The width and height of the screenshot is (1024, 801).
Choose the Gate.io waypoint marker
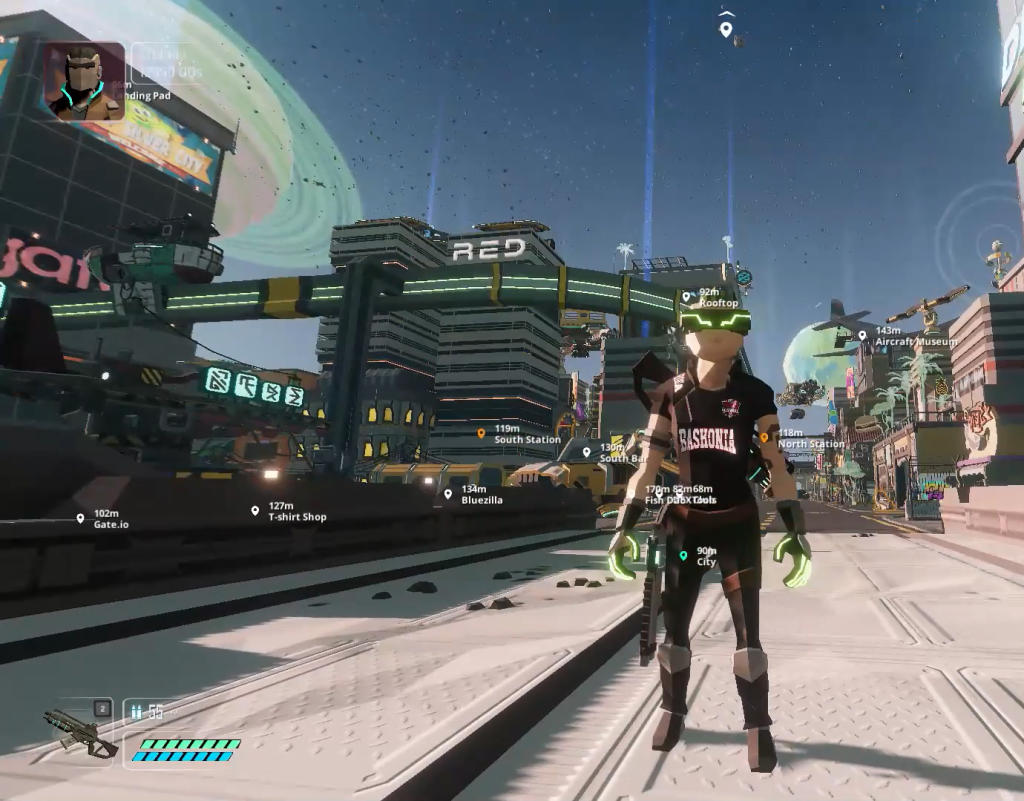(80, 519)
